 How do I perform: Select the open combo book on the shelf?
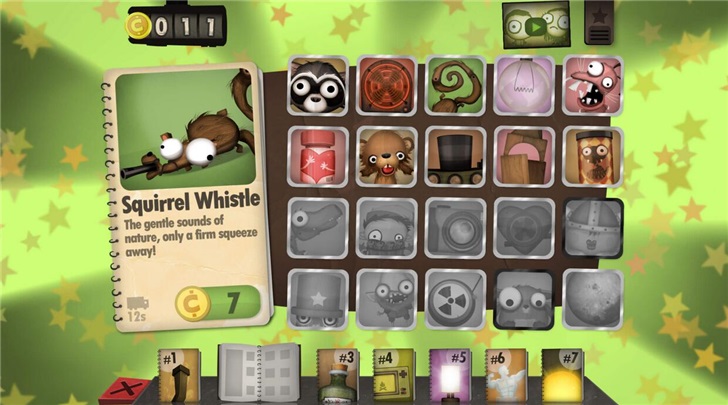pos(257,374)
